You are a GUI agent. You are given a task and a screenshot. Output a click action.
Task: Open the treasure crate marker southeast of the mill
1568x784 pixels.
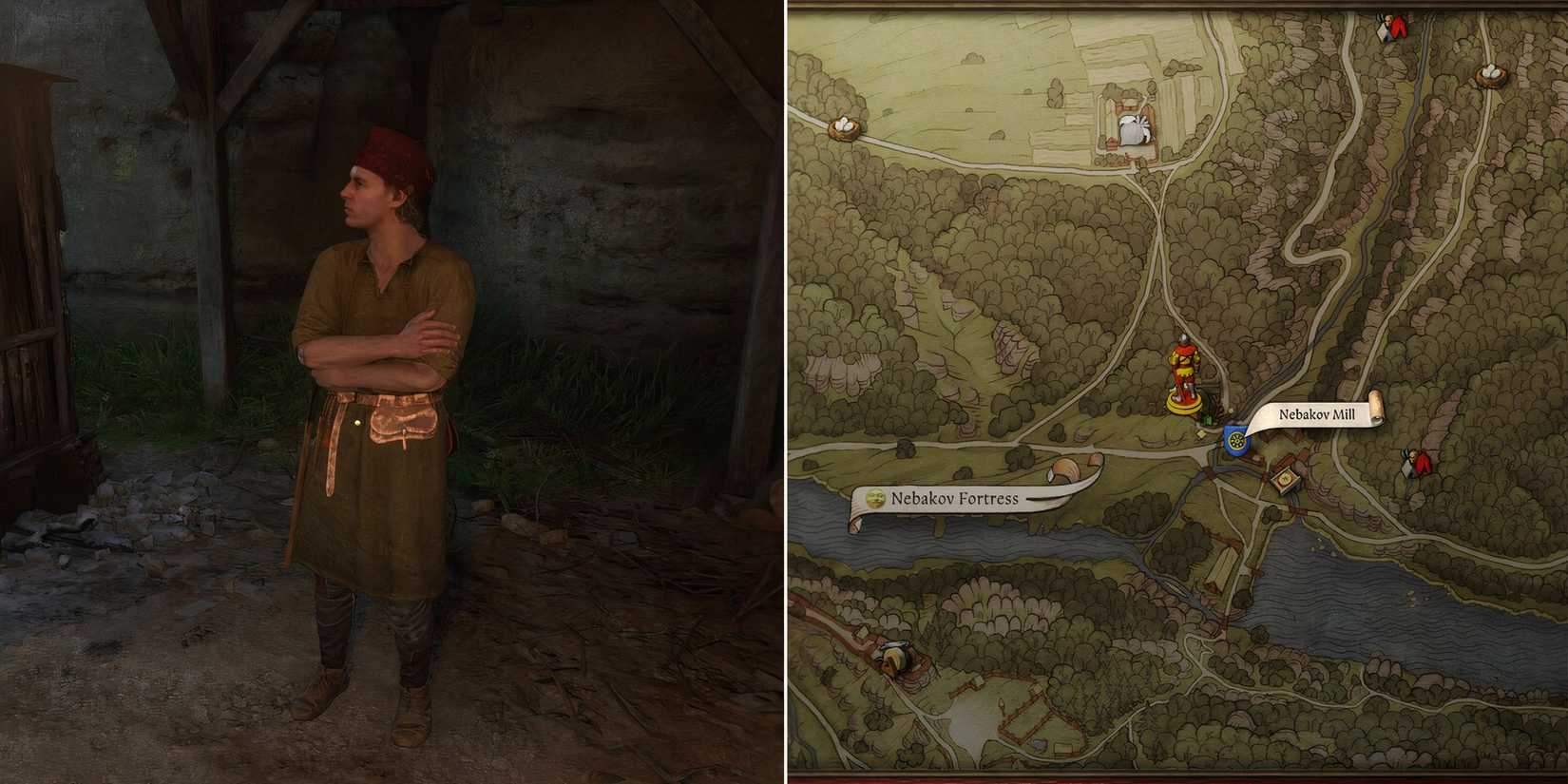[x=1285, y=479]
